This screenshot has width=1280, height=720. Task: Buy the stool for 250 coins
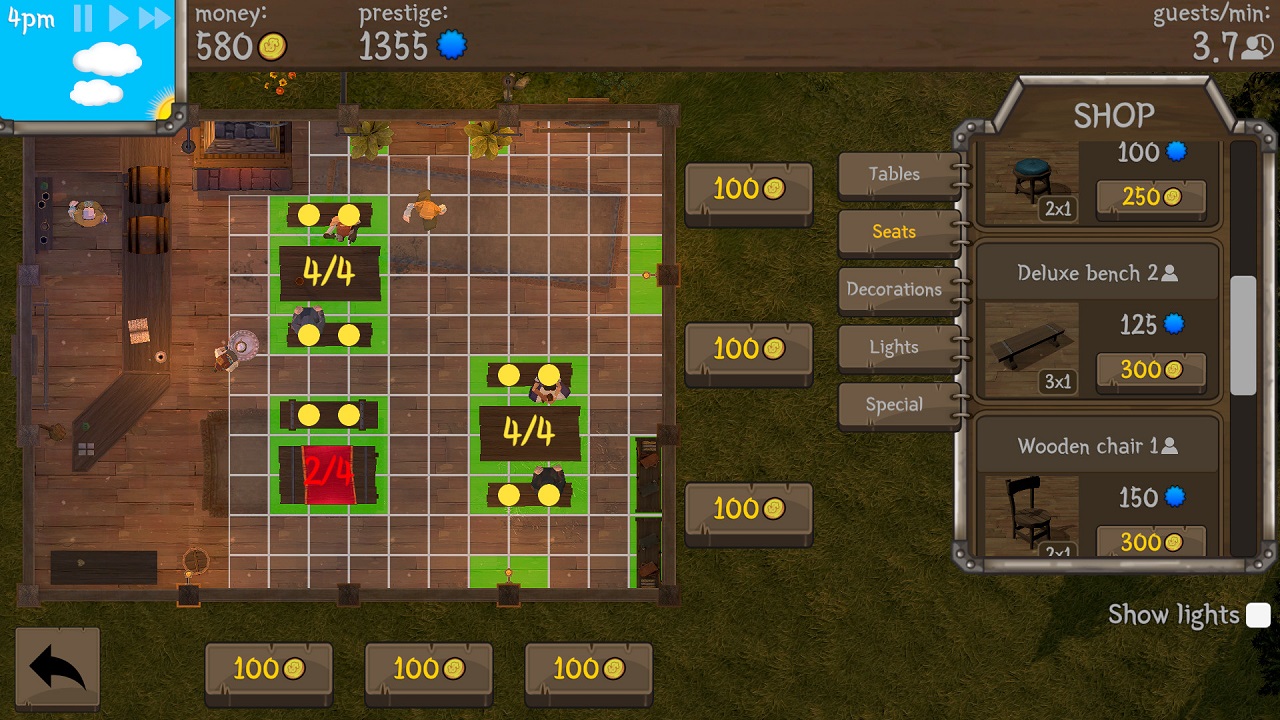[1151, 198]
